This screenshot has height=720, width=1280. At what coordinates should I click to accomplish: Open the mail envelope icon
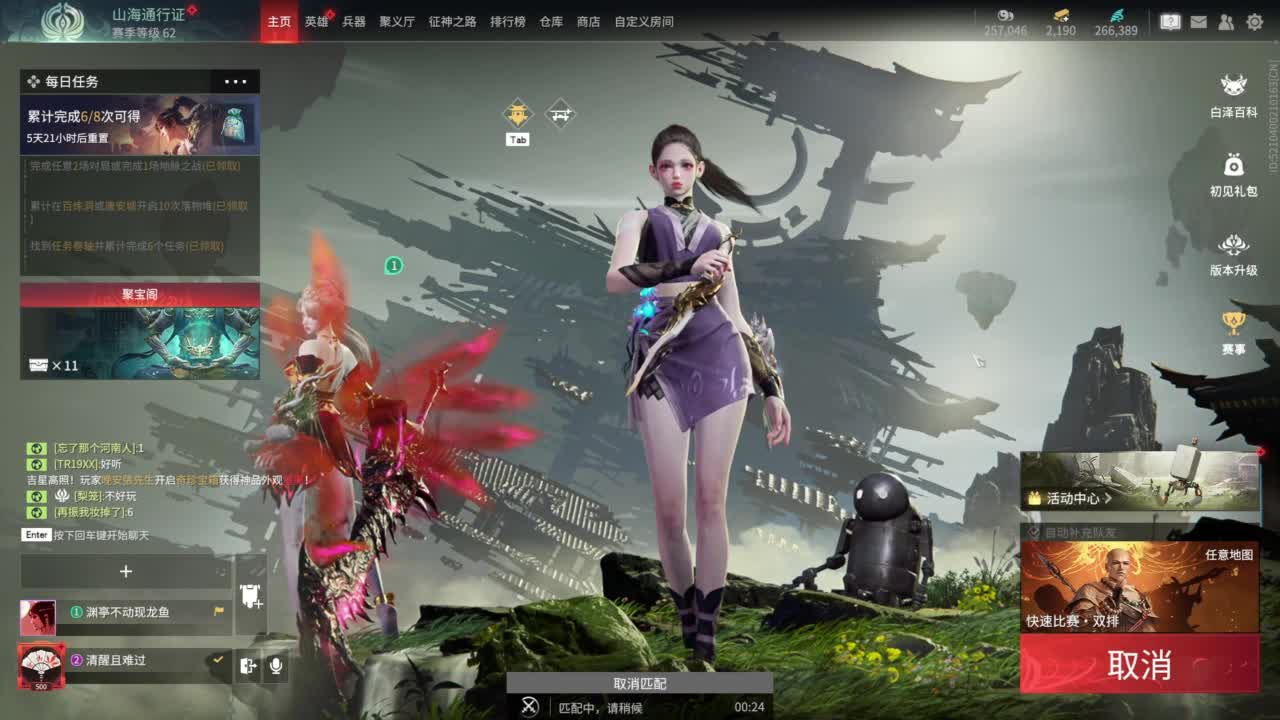tap(1199, 22)
